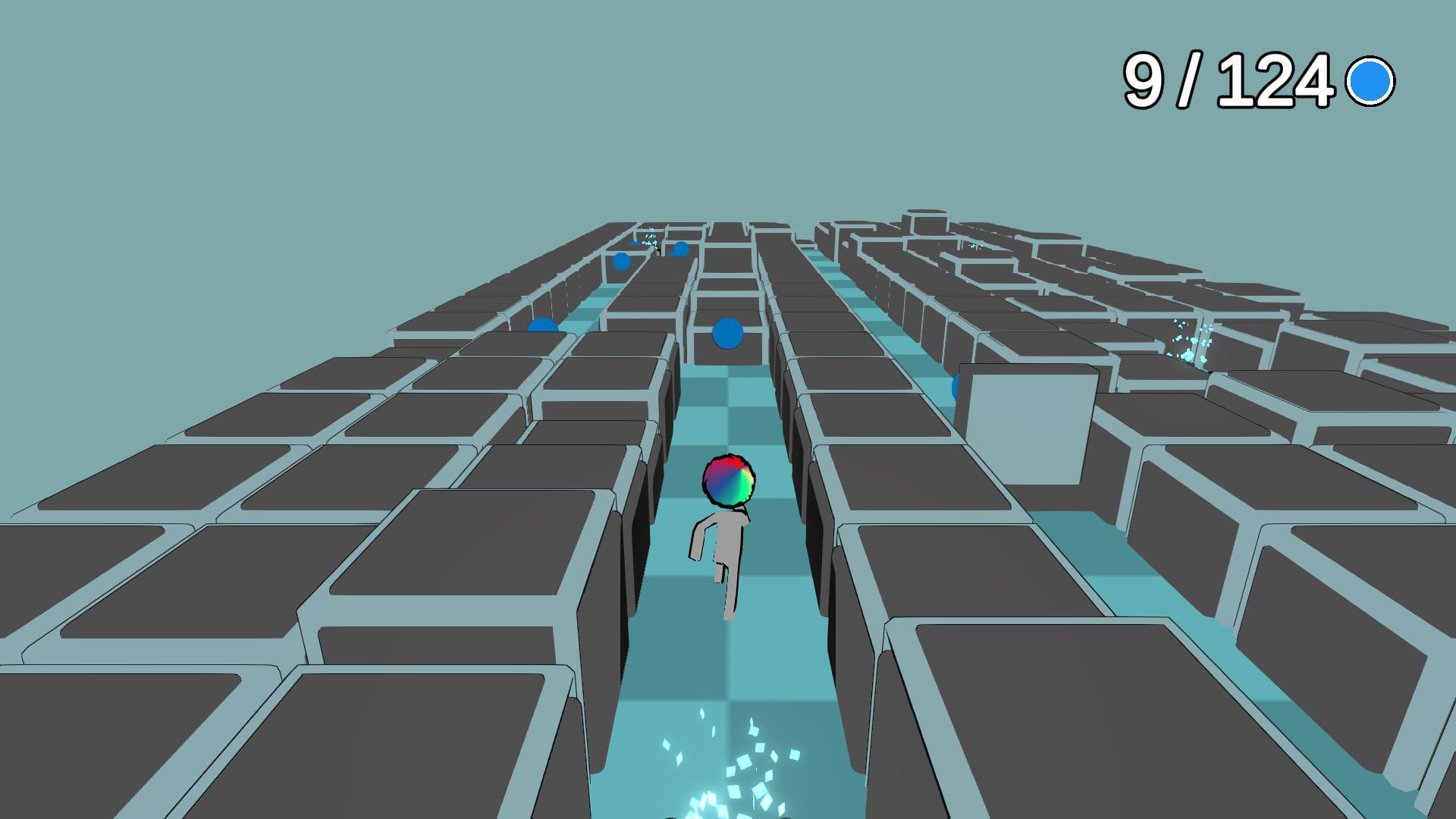
Task: Select the bottom-left dark cube
Action: (152, 720)
